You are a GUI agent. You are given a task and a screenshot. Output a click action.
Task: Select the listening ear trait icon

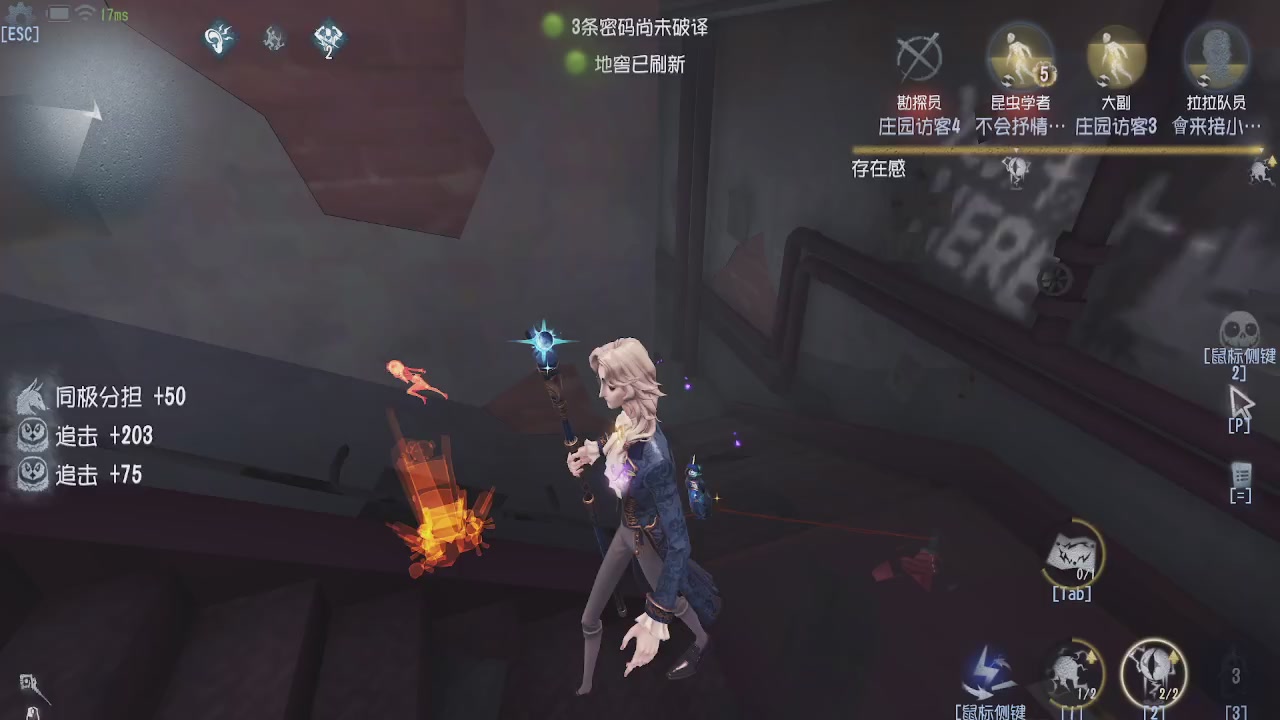coord(219,41)
